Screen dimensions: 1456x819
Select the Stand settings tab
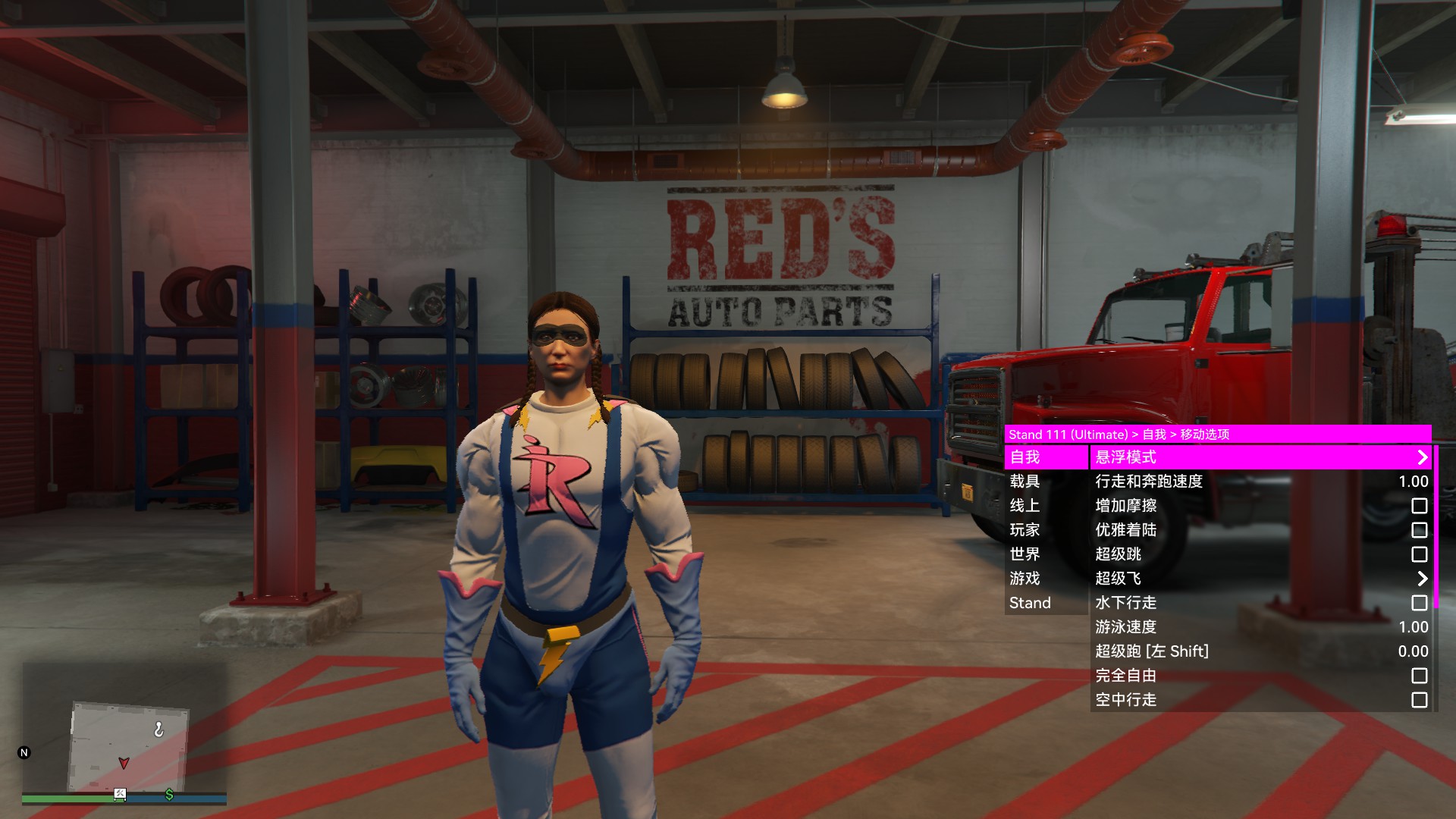point(1046,603)
